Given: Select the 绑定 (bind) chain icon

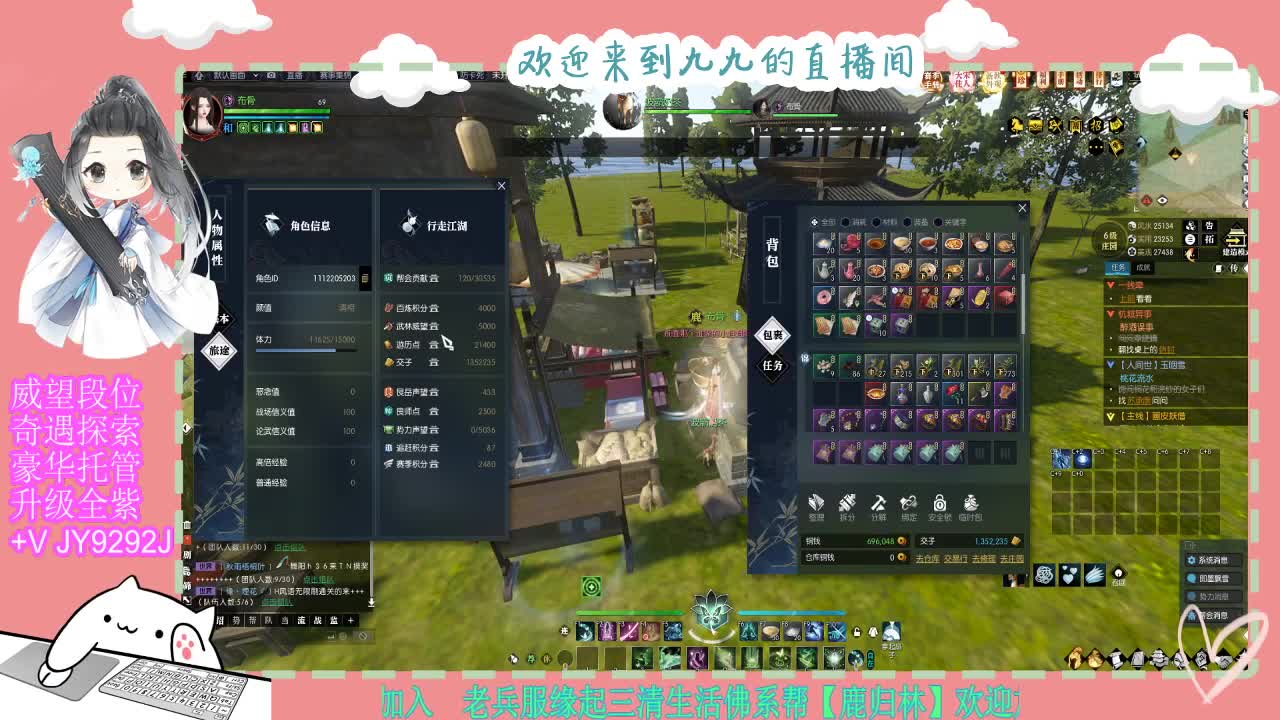Looking at the screenshot, I should [907, 504].
